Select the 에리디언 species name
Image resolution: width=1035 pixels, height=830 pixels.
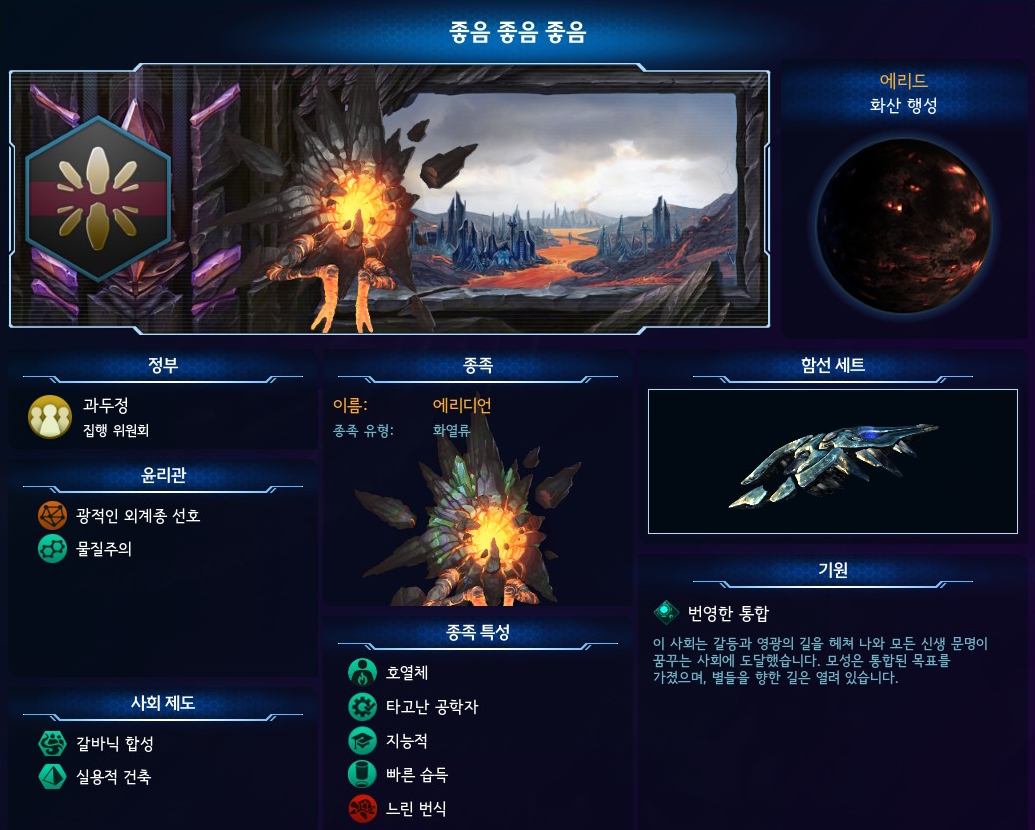tap(461, 405)
